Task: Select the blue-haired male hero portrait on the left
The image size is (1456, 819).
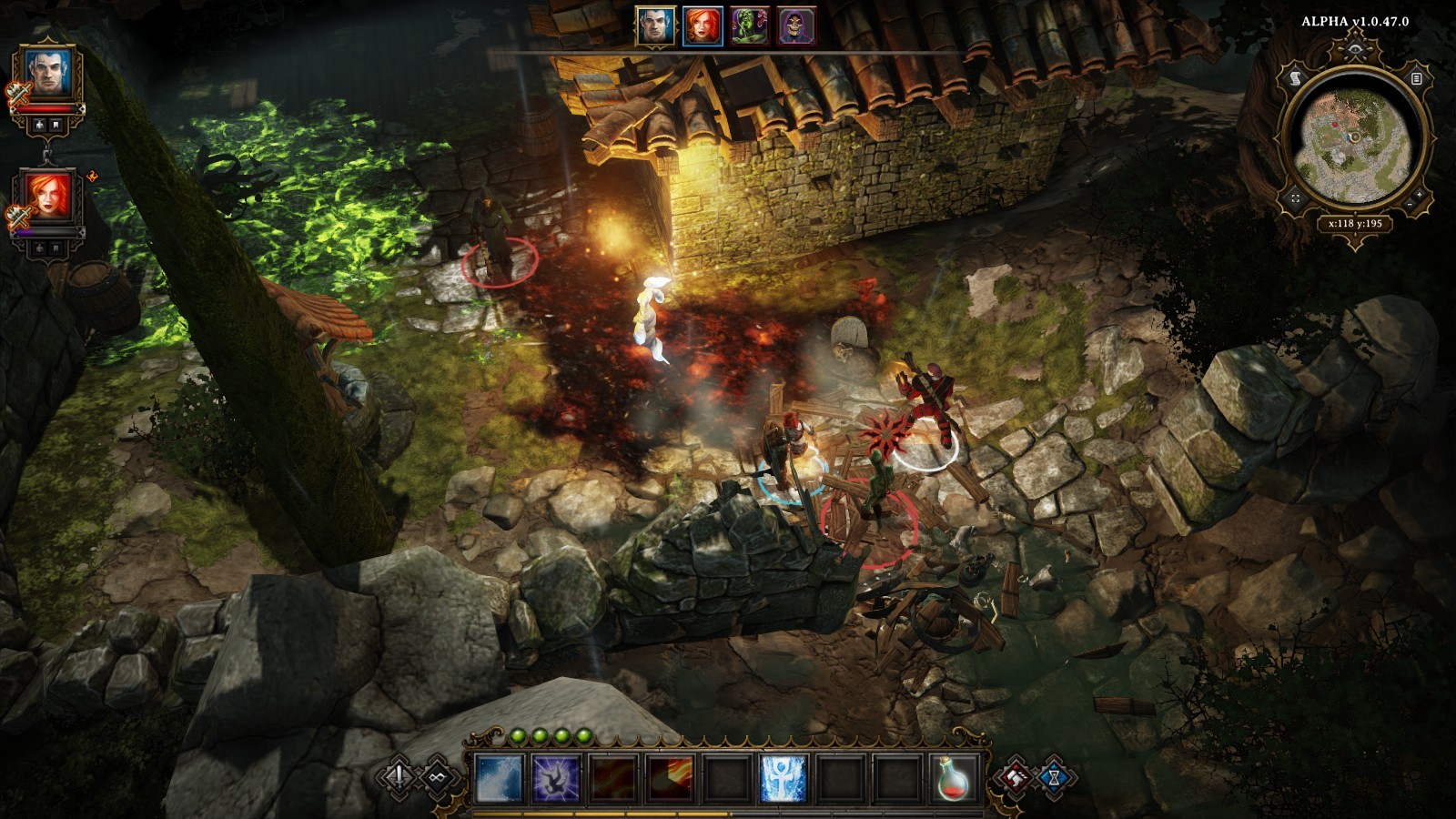Action: (47, 74)
